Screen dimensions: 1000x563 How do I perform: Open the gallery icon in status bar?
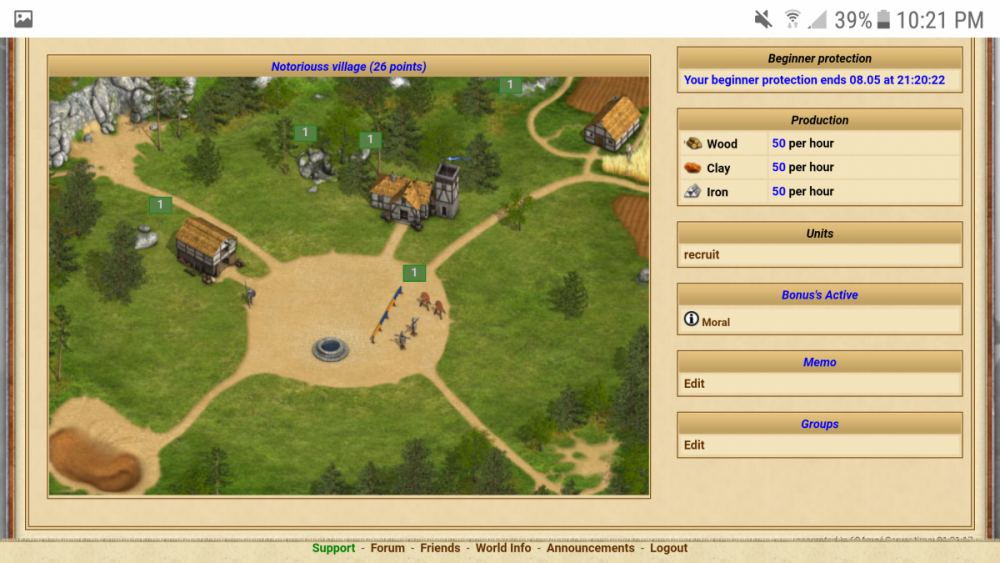(x=23, y=19)
